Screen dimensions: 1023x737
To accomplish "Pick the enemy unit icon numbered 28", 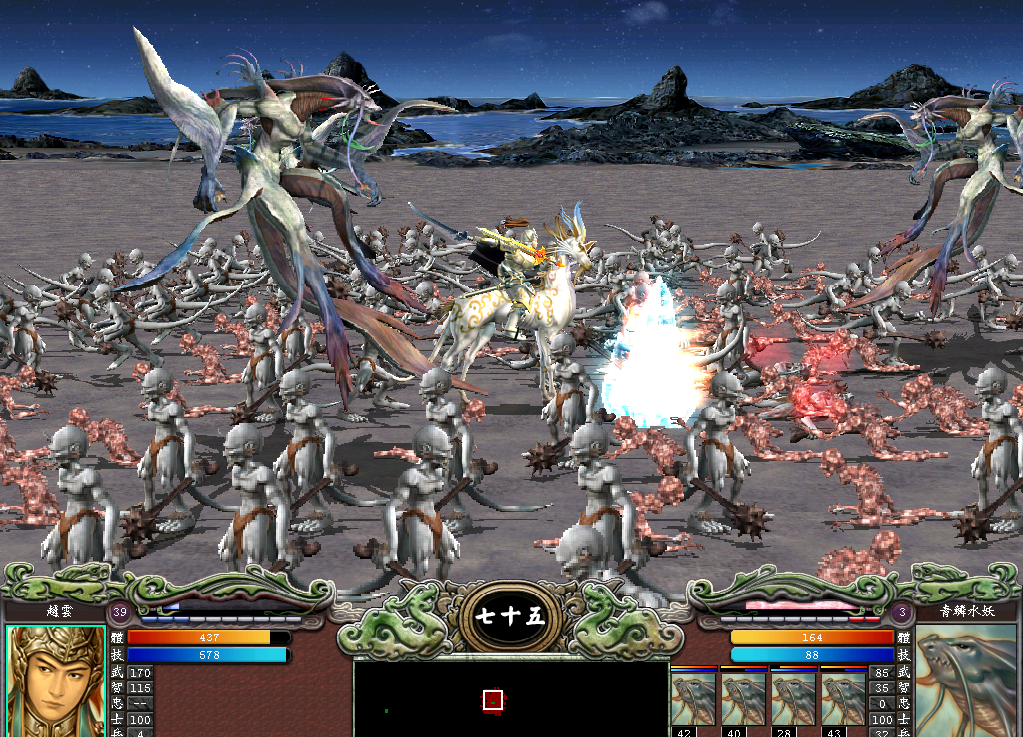I will coord(793,699).
